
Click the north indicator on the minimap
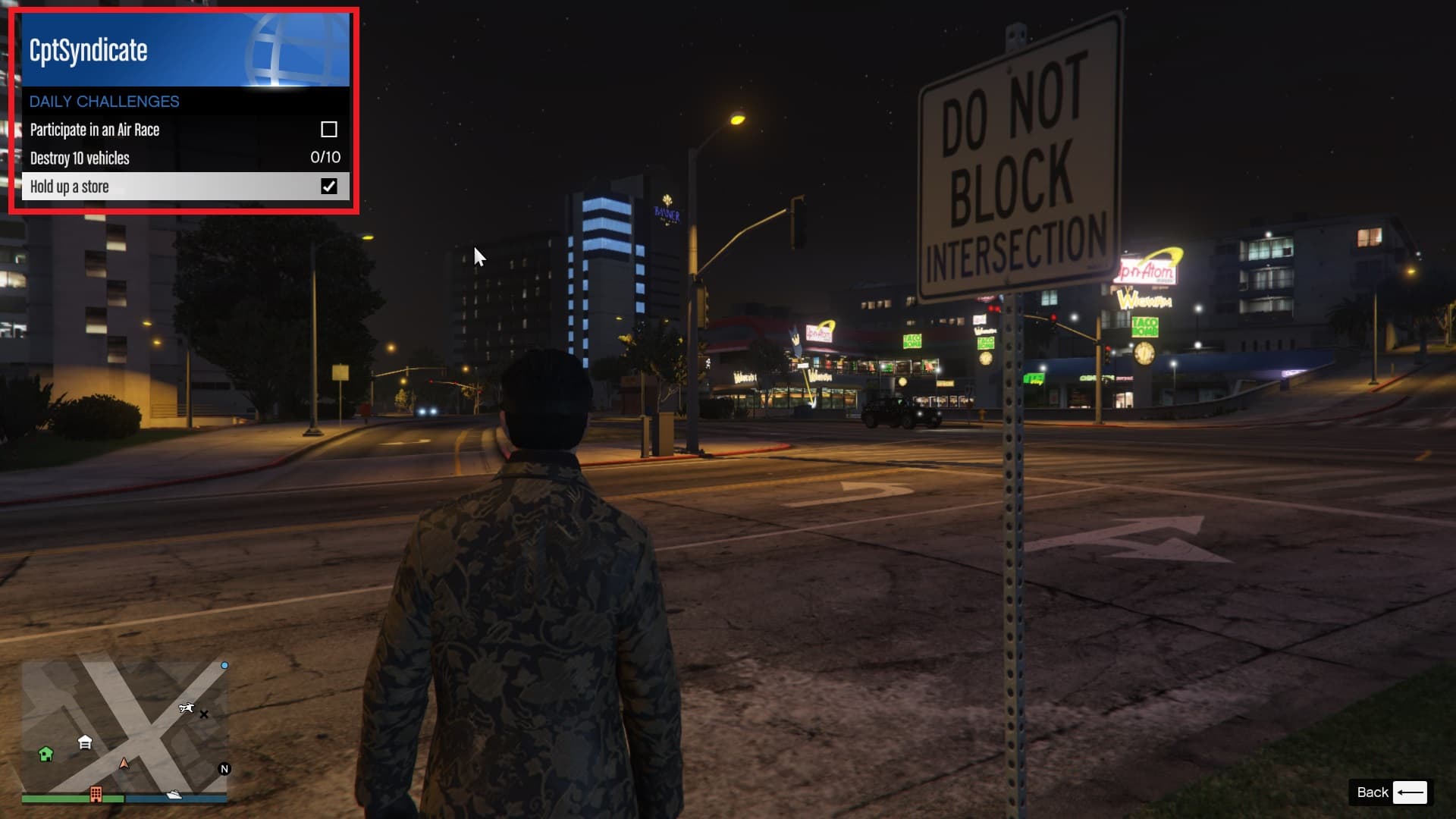[224, 769]
